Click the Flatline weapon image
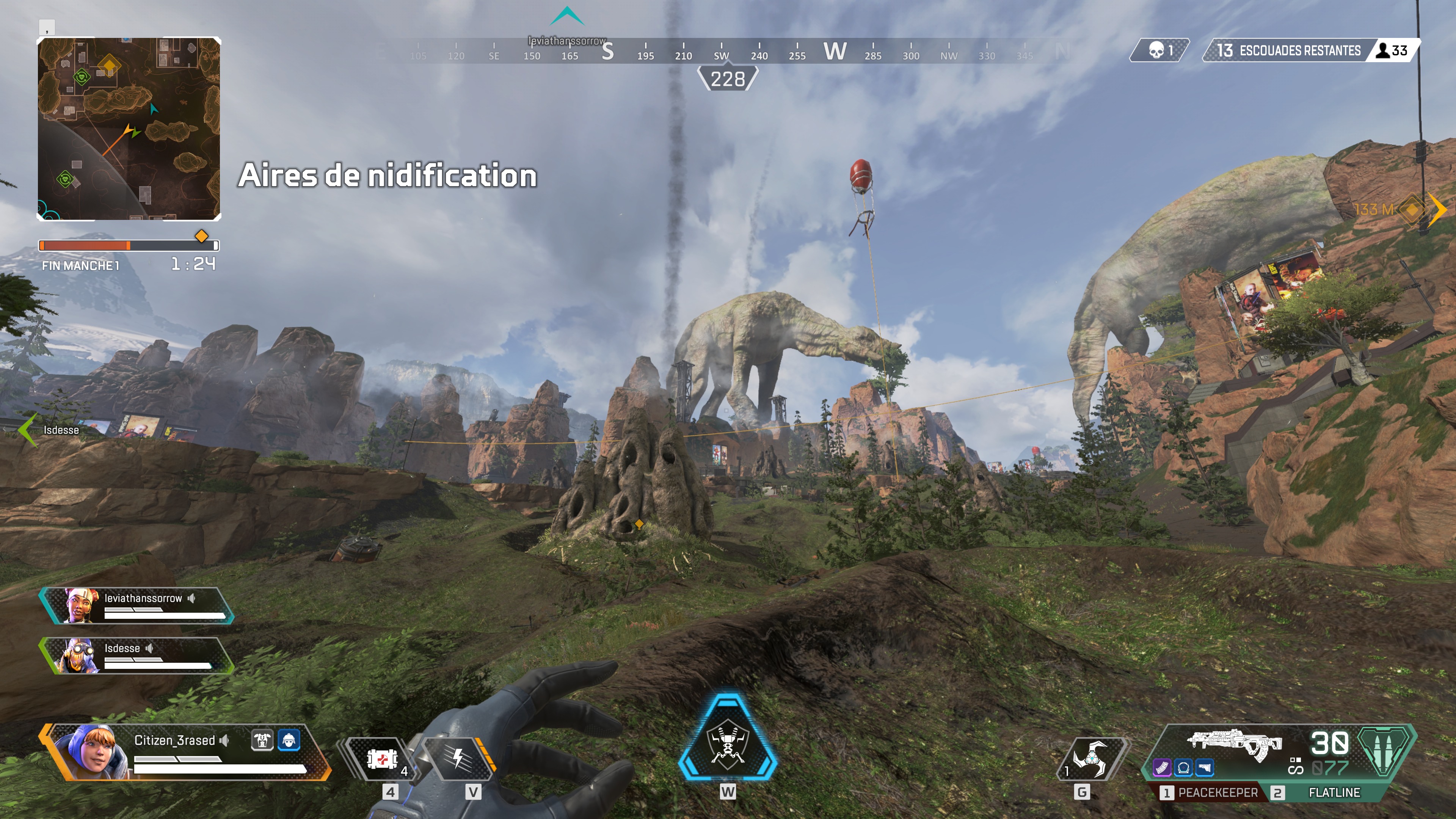1456x819 pixels. point(1236,744)
